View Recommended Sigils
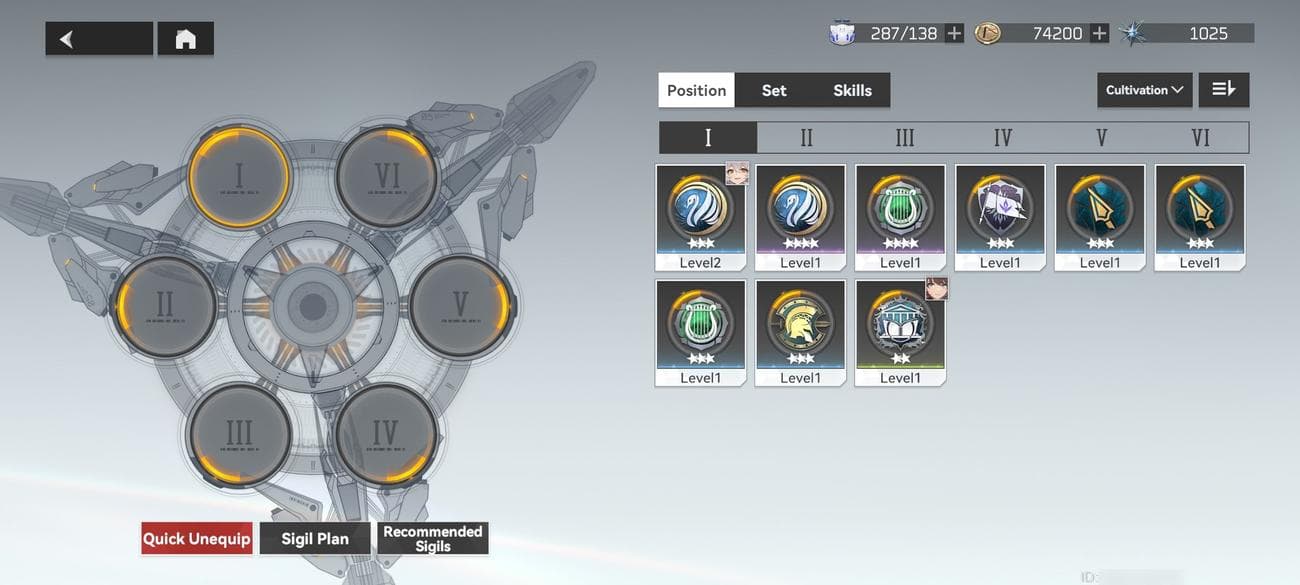 (x=433, y=539)
